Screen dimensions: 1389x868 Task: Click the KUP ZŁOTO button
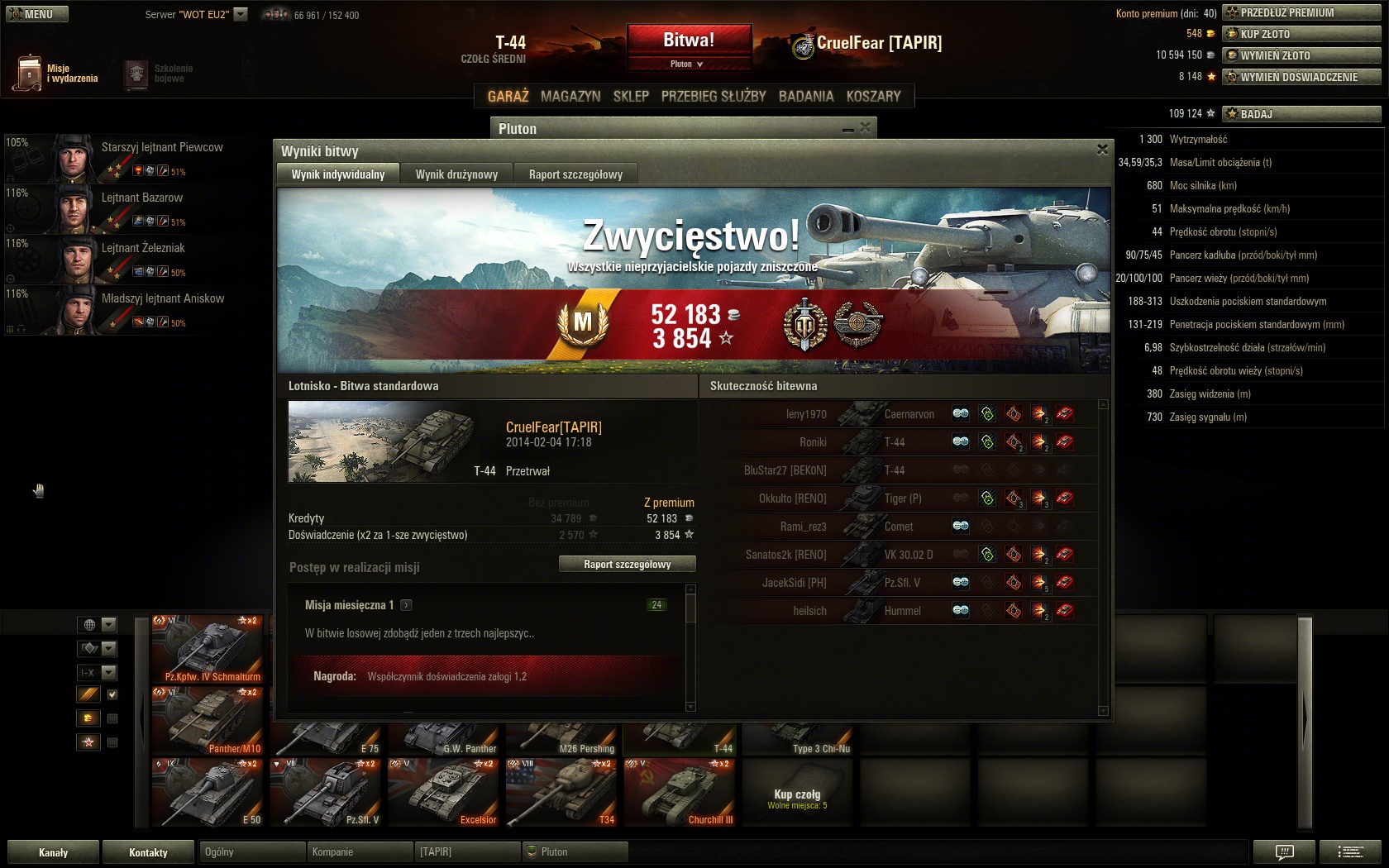1301,34
